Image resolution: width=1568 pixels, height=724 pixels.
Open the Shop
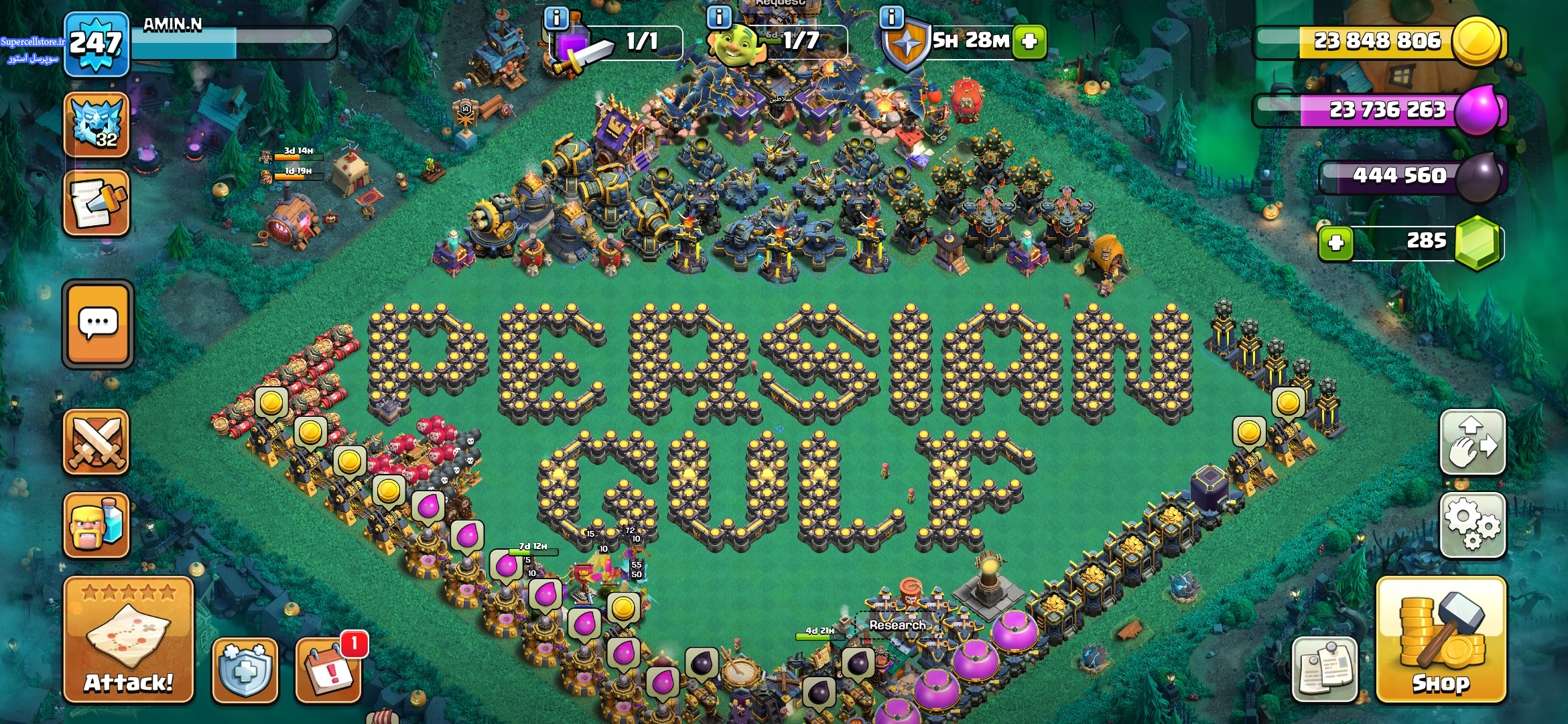click(x=1441, y=640)
